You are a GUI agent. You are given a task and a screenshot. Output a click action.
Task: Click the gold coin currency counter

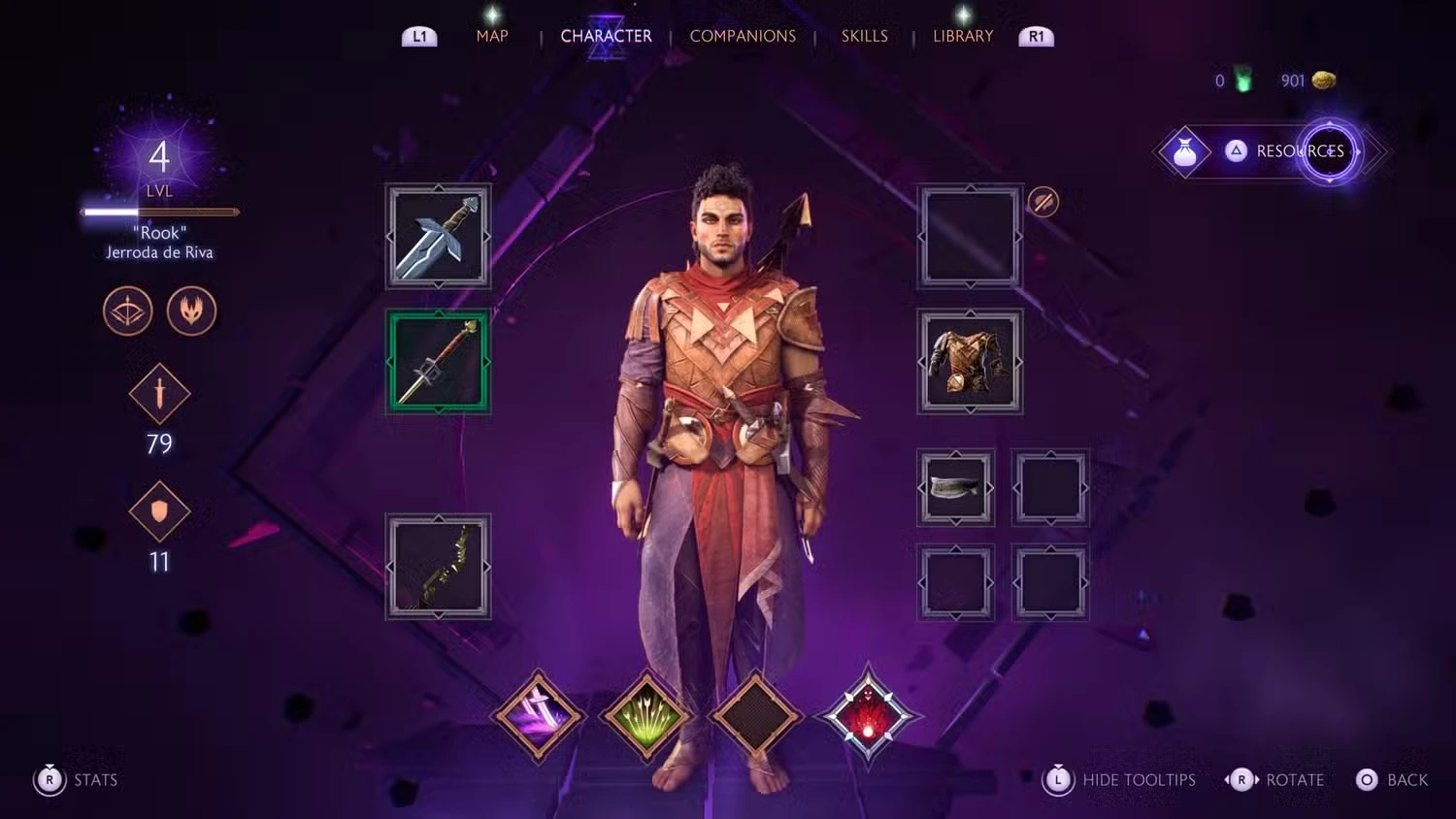(1306, 81)
